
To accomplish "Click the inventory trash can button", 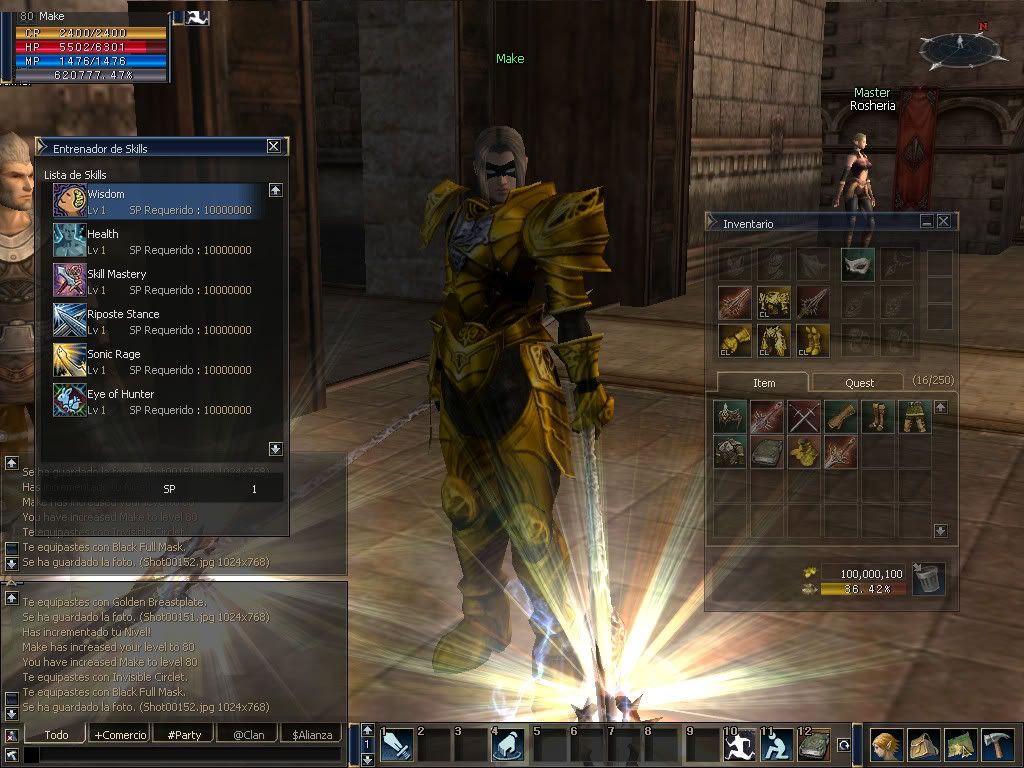I will (x=928, y=578).
